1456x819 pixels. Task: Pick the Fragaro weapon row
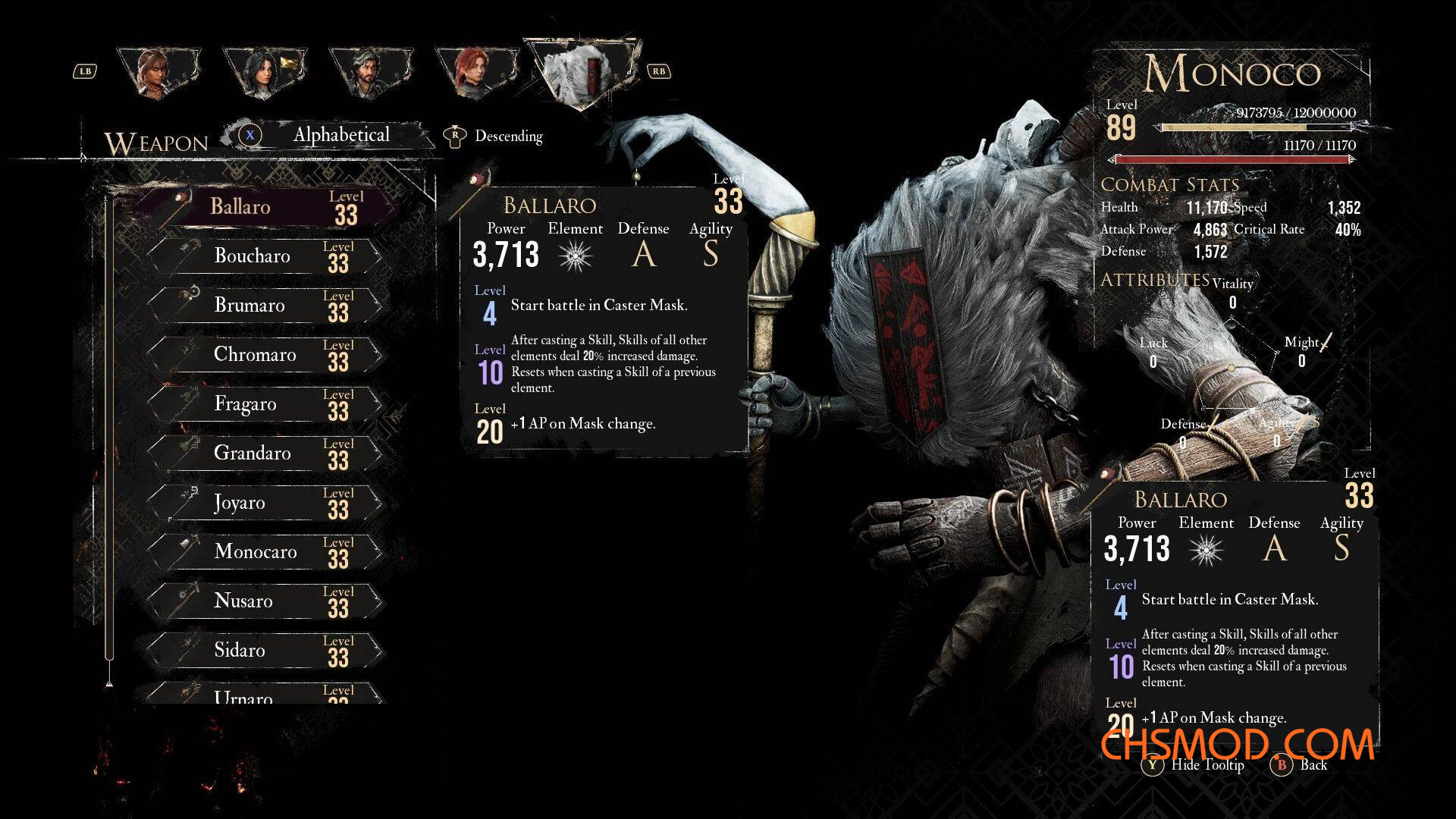coord(265,404)
